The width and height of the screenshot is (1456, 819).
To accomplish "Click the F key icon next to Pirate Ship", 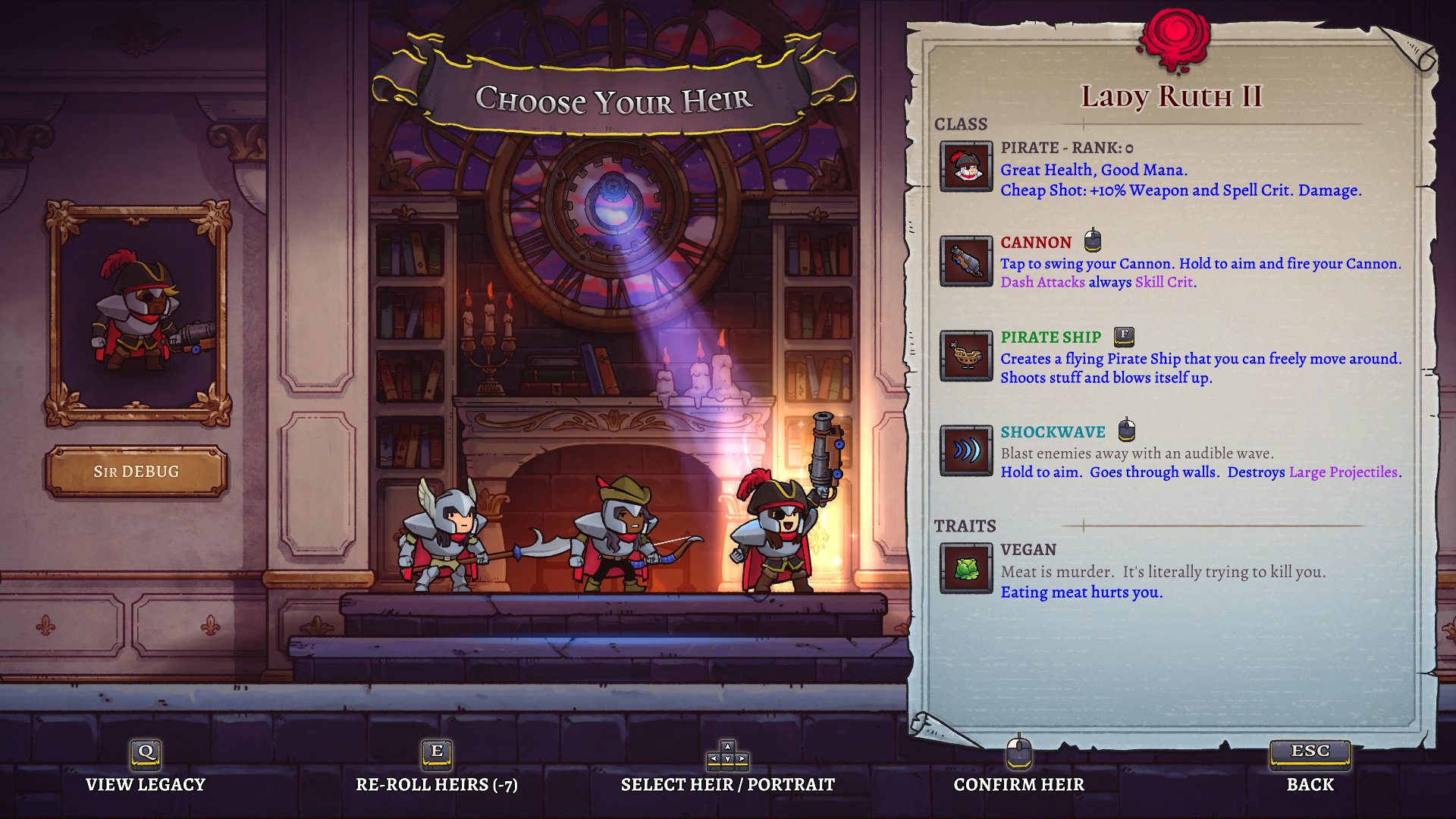I will pyautogui.click(x=1123, y=336).
